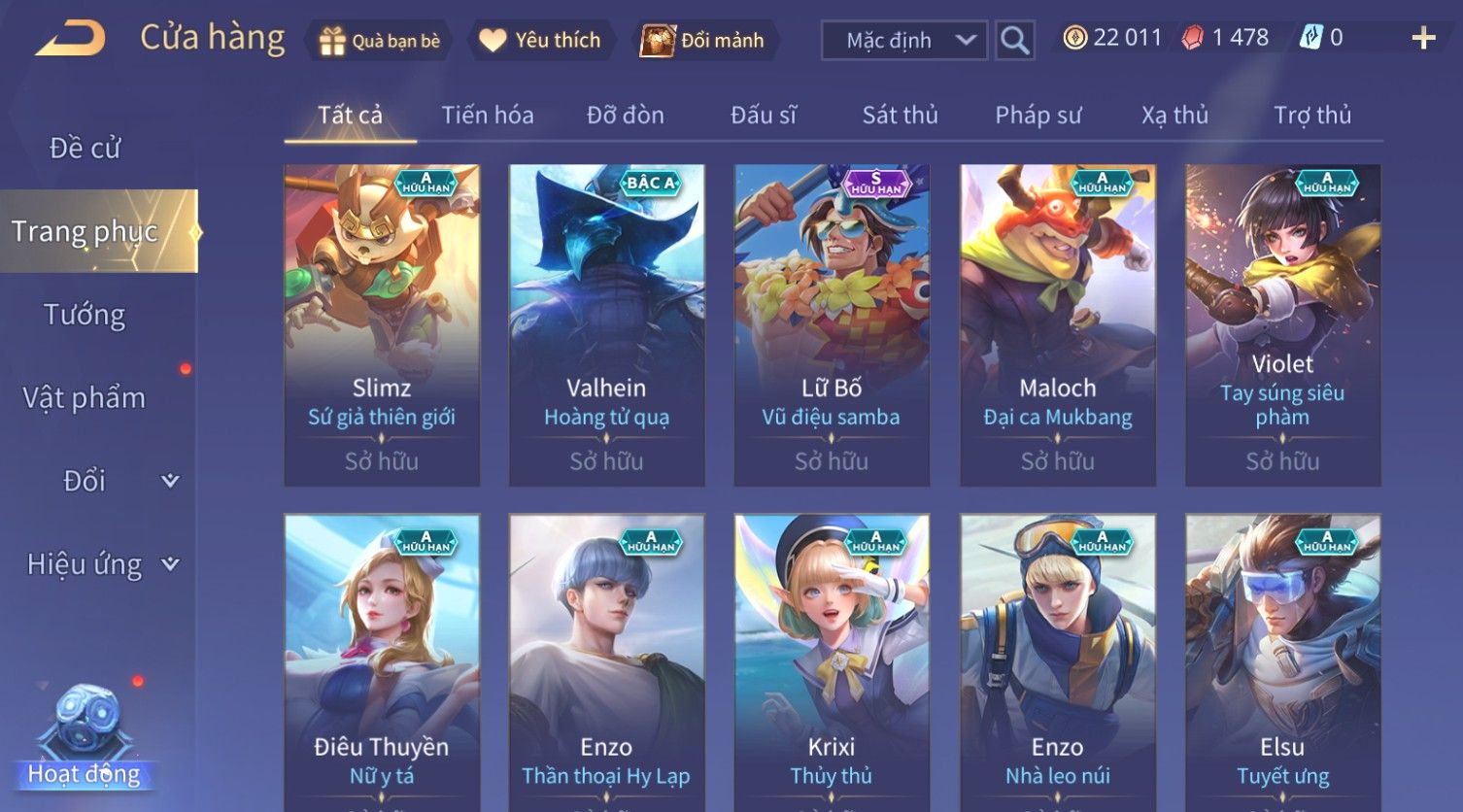Expand the Mặc định sort dropdown
Image resolution: width=1463 pixels, height=812 pixels.
tap(903, 41)
